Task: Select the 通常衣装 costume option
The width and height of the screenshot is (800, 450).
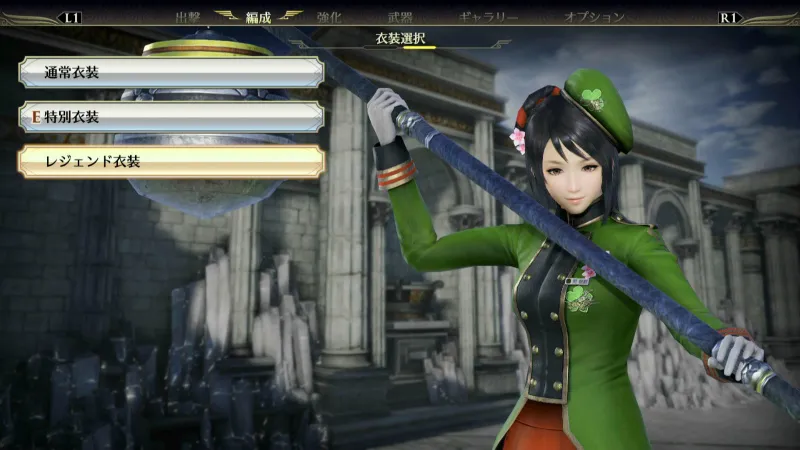Action: (x=171, y=72)
